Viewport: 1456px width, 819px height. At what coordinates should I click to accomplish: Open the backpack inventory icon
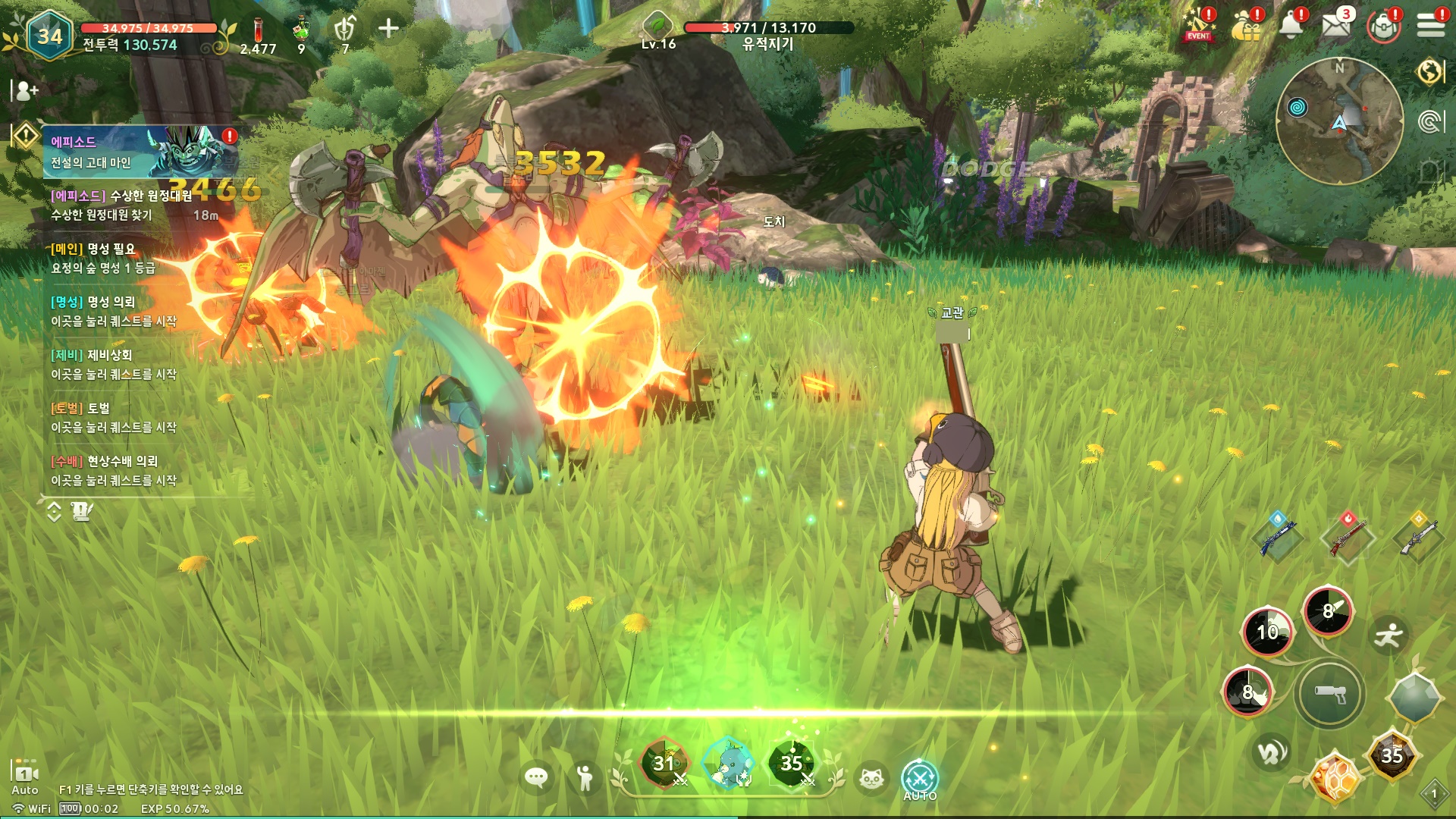pyautogui.click(x=1384, y=27)
